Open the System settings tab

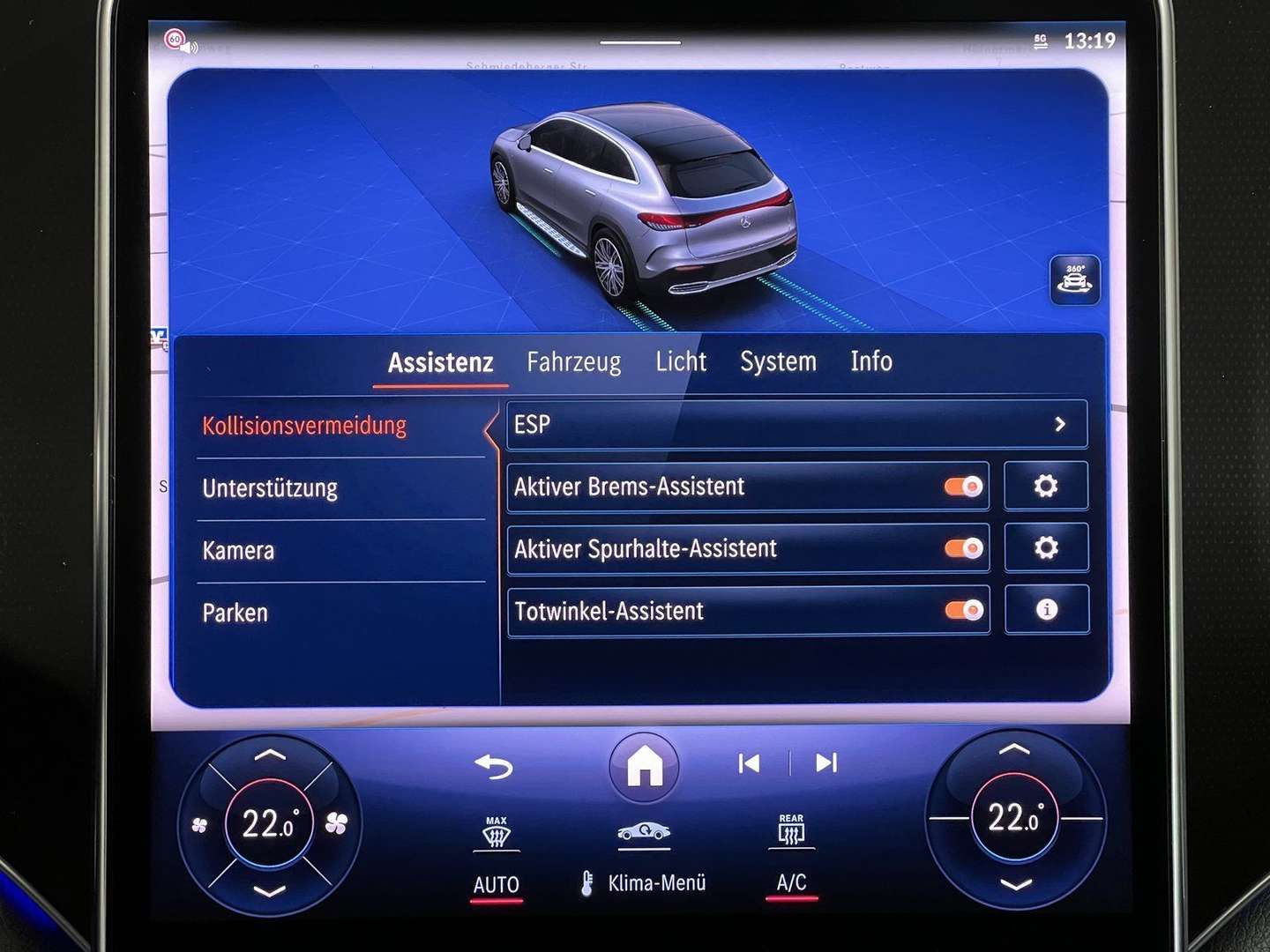click(779, 361)
